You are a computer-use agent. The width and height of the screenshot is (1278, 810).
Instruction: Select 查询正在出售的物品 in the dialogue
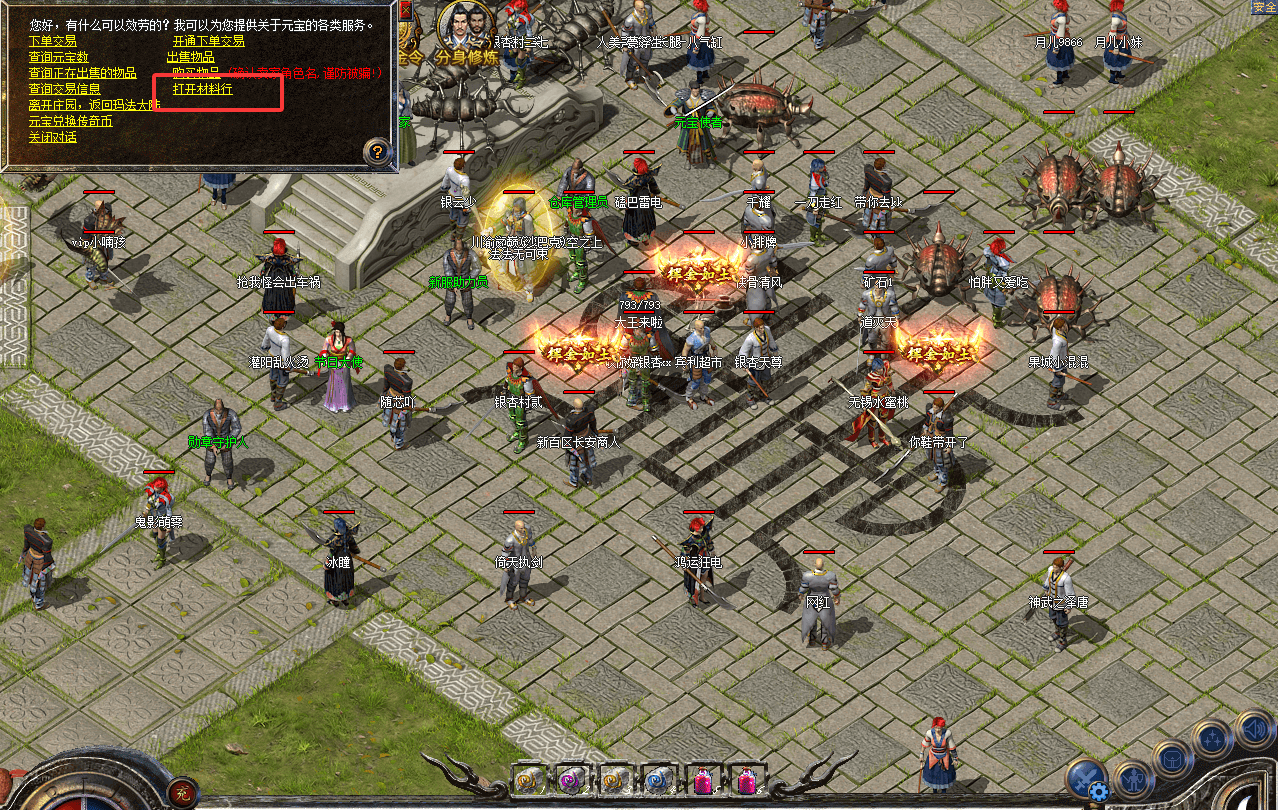click(x=82, y=73)
